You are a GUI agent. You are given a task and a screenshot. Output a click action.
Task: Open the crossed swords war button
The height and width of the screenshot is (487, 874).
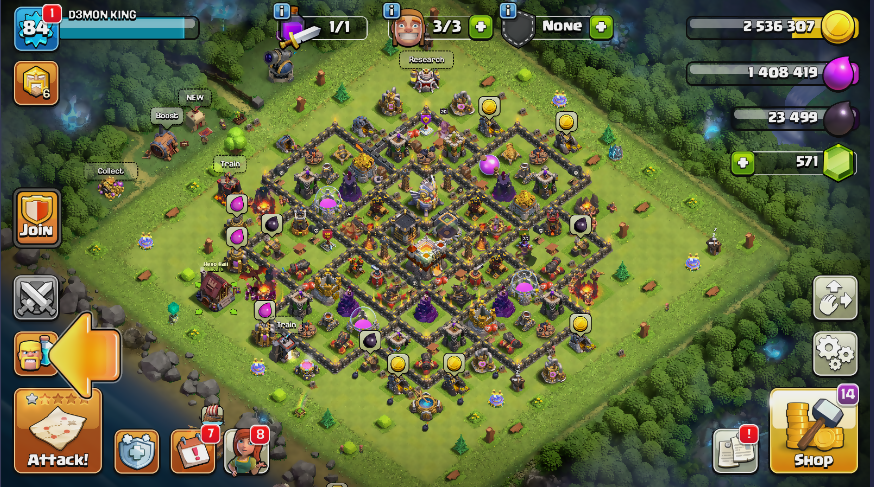36,298
